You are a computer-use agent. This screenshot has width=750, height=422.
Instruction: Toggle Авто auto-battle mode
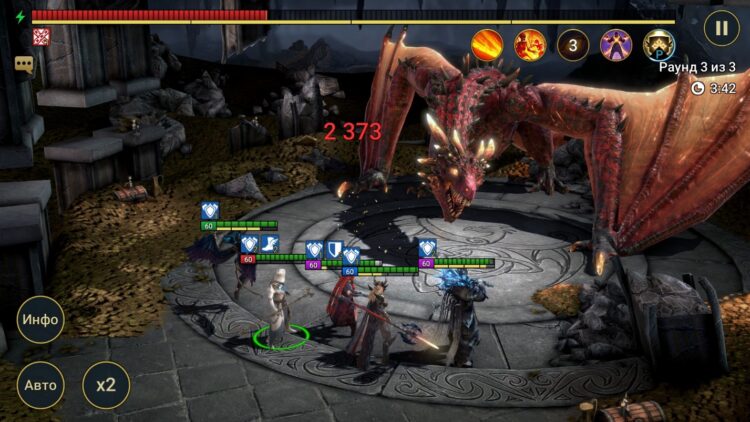40,385
